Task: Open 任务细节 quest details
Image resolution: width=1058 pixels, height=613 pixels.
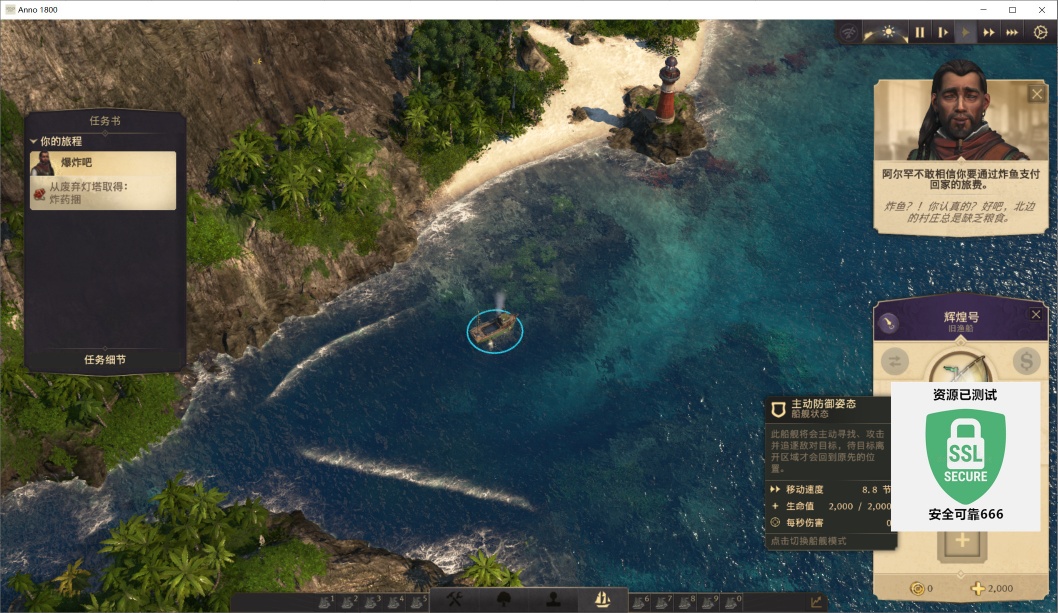Action: [105, 359]
